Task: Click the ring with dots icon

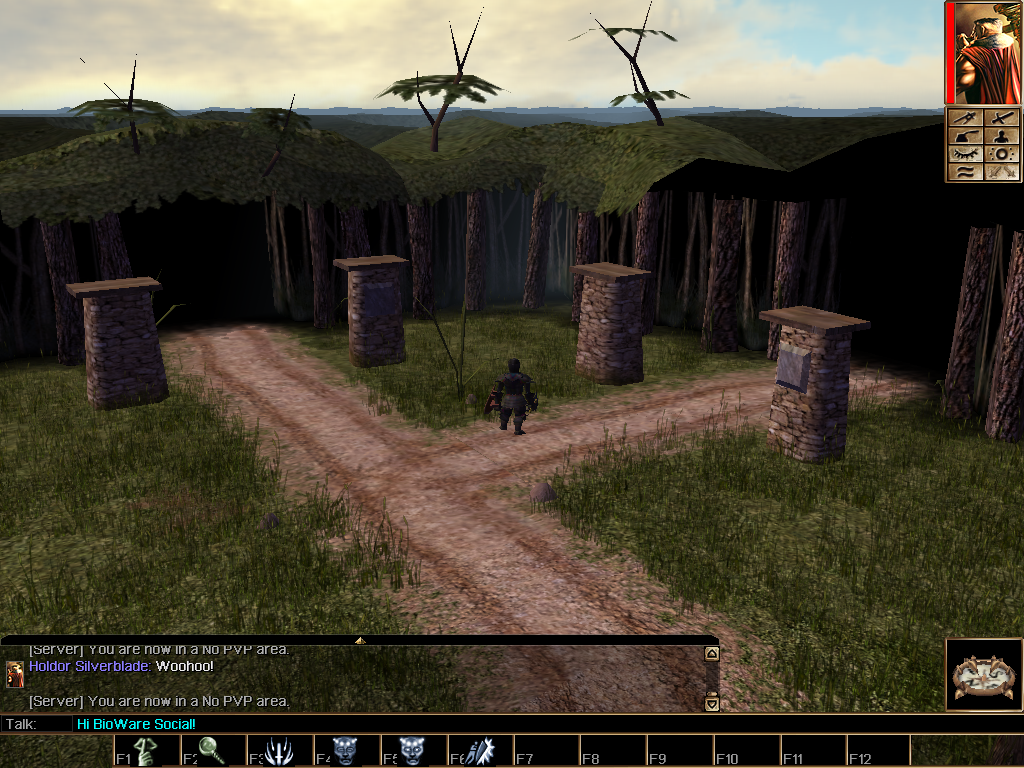Action: click(x=1002, y=154)
